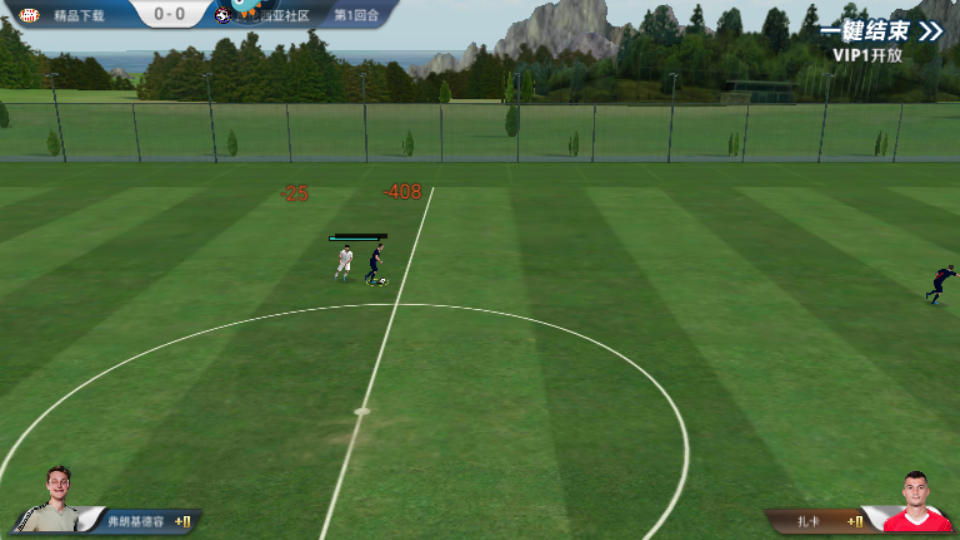
Task: Tap the 一键结束 skip match button
Action: click(881, 31)
